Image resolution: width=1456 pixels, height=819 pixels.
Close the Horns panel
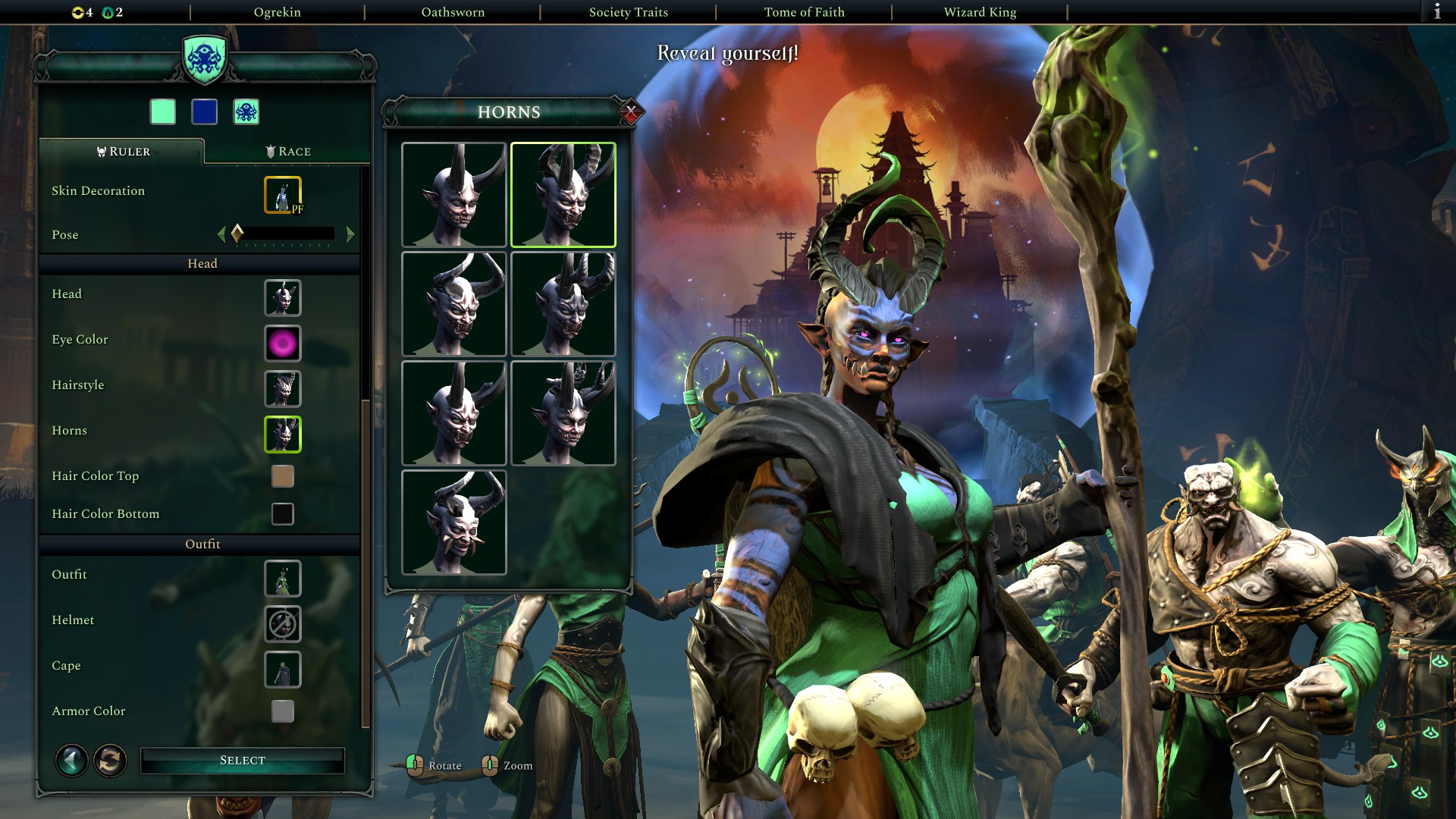630,111
